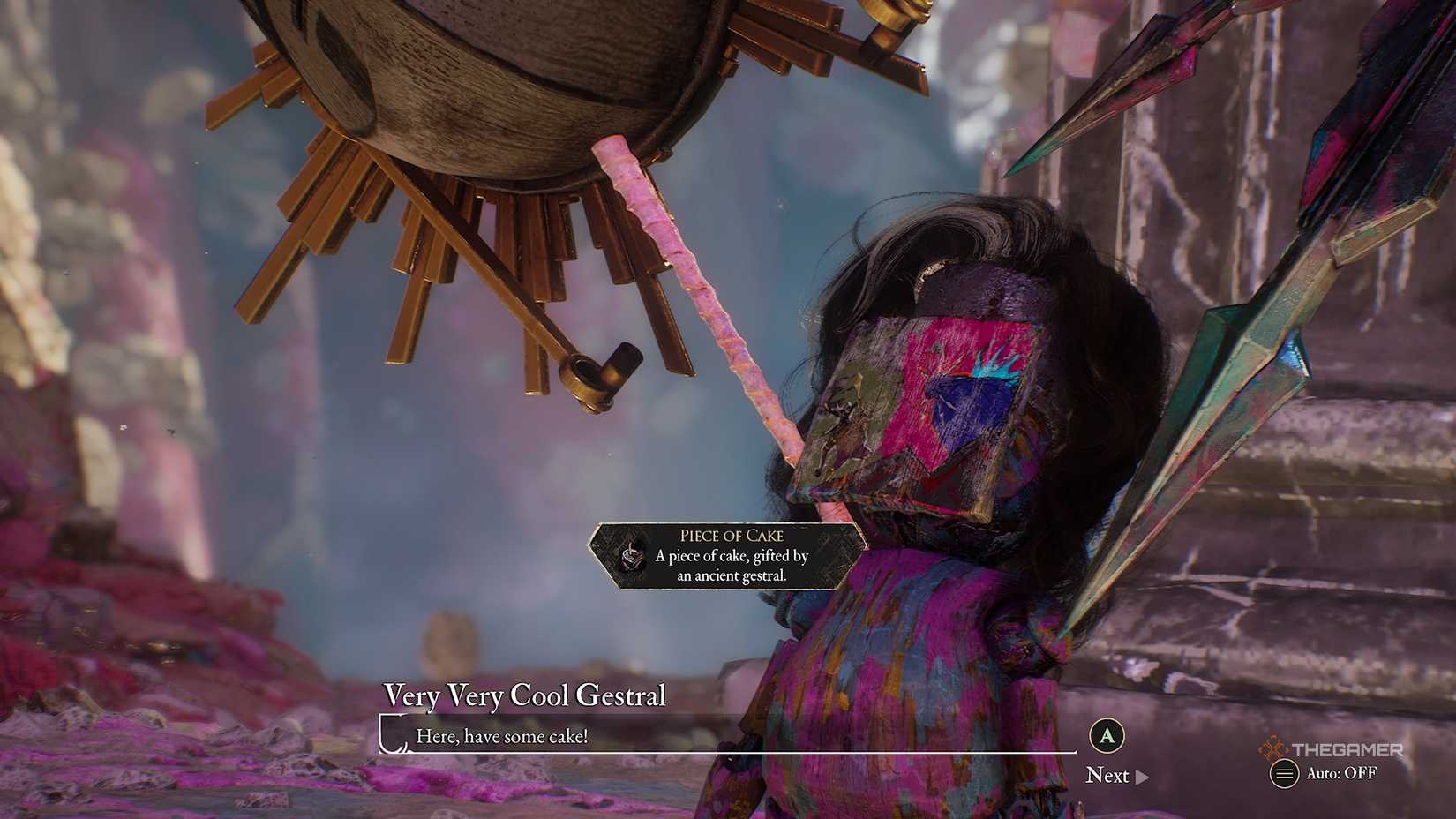Click the Next arrow triangle

click(x=1141, y=775)
